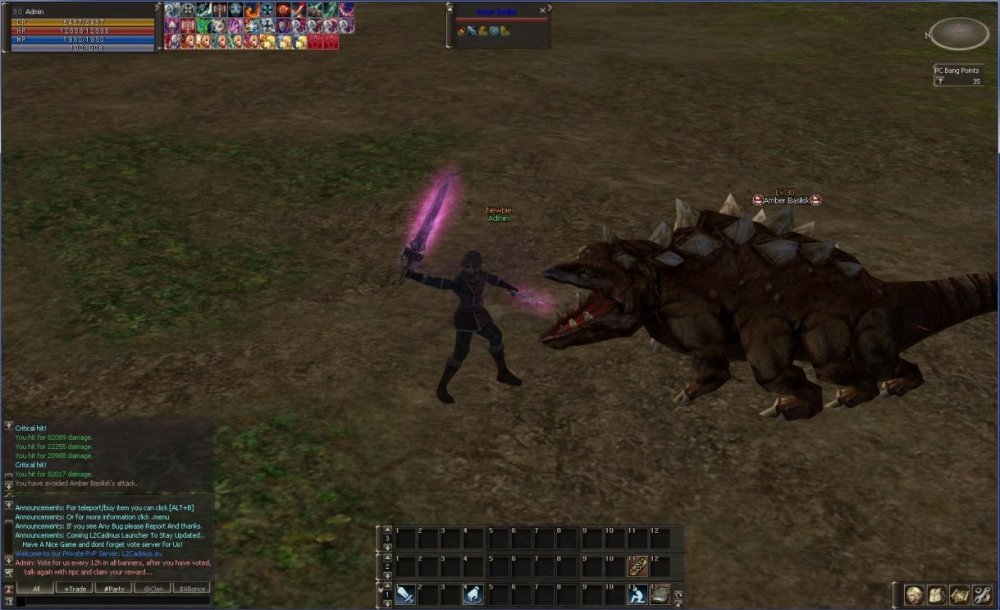Use the scroll item on second hotbar
Viewport: 1000px width, 610px height.
click(x=637, y=566)
